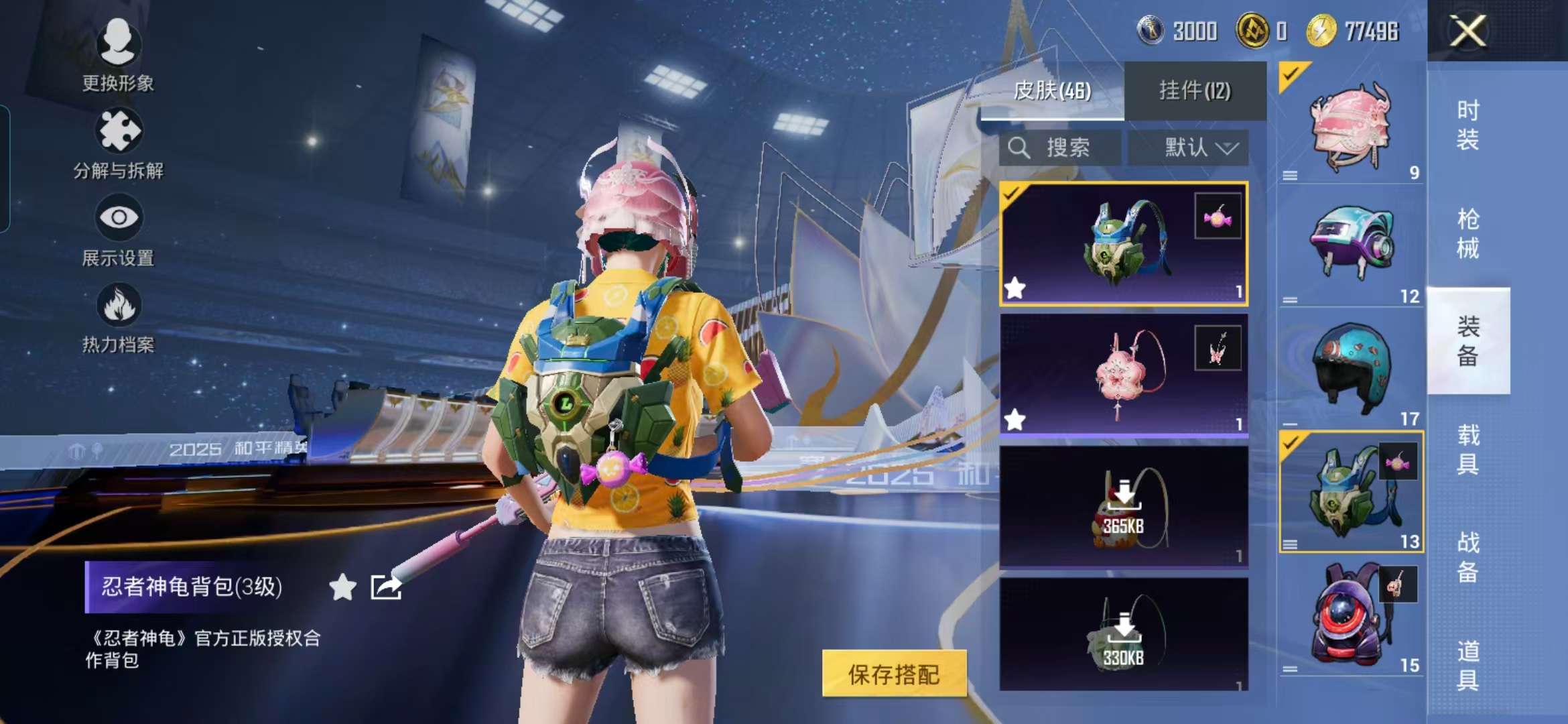
Task: Open 分解与拆解 puzzle piece menu
Action: (x=119, y=142)
